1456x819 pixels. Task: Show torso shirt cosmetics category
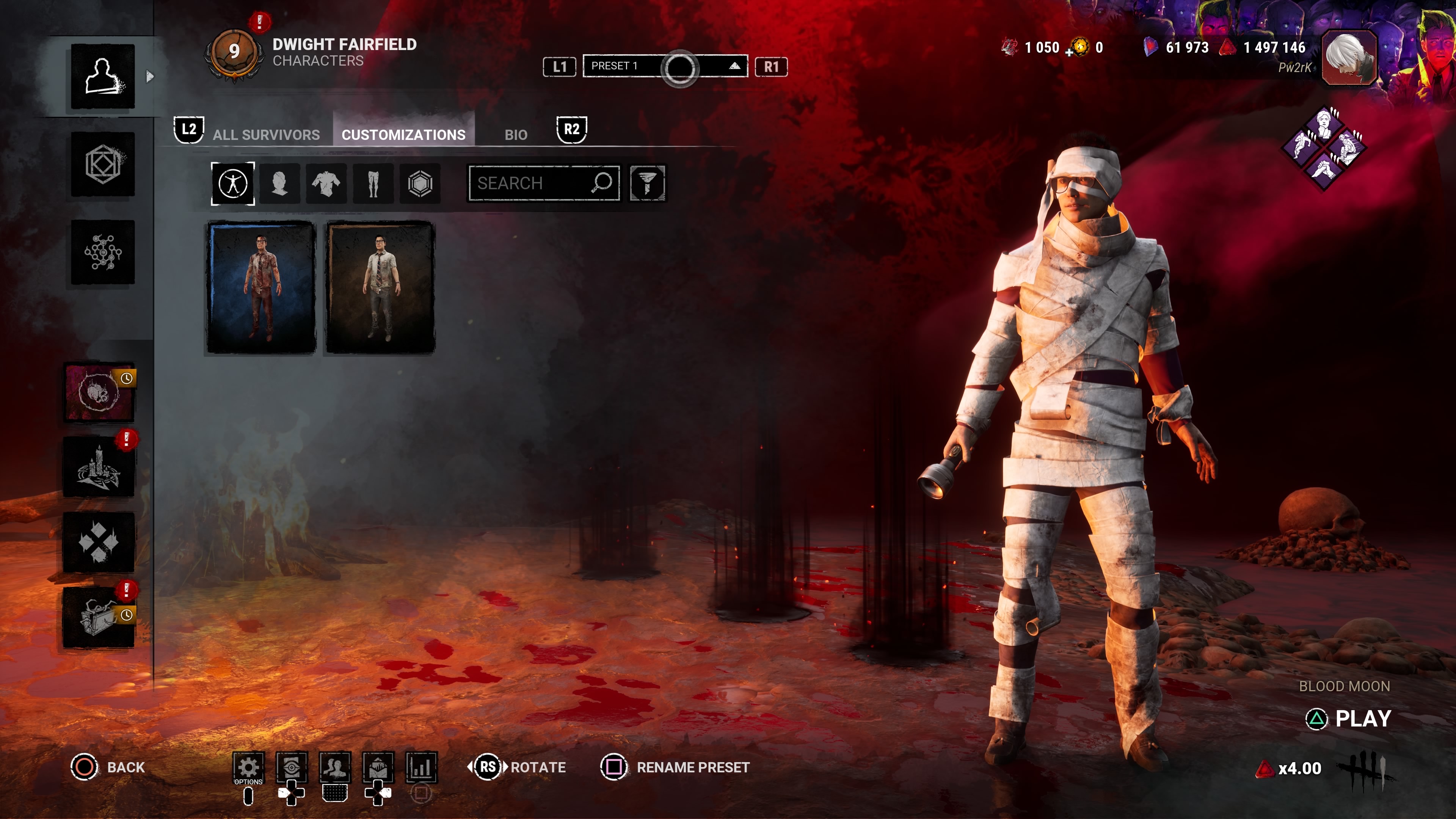pyautogui.click(x=326, y=183)
